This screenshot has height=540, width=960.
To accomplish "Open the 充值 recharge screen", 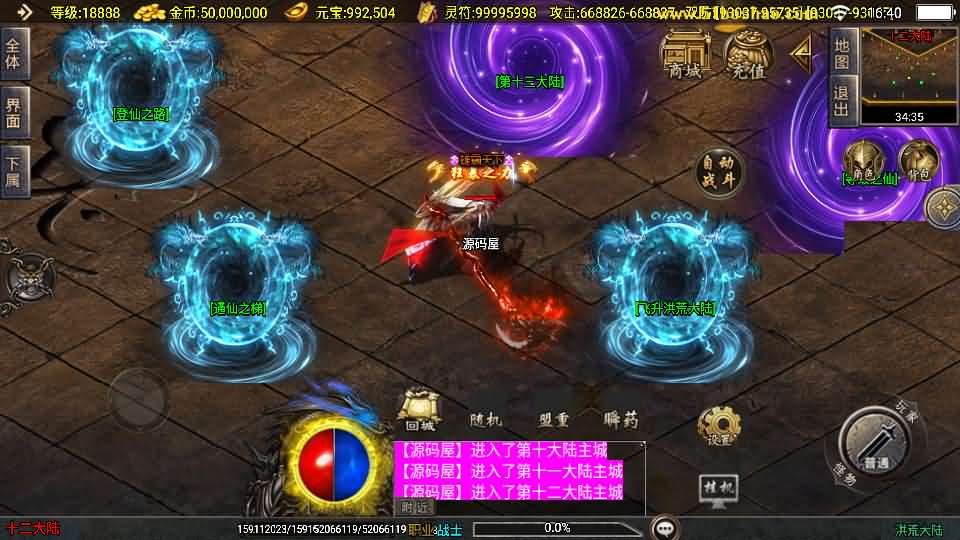I will [x=747, y=53].
